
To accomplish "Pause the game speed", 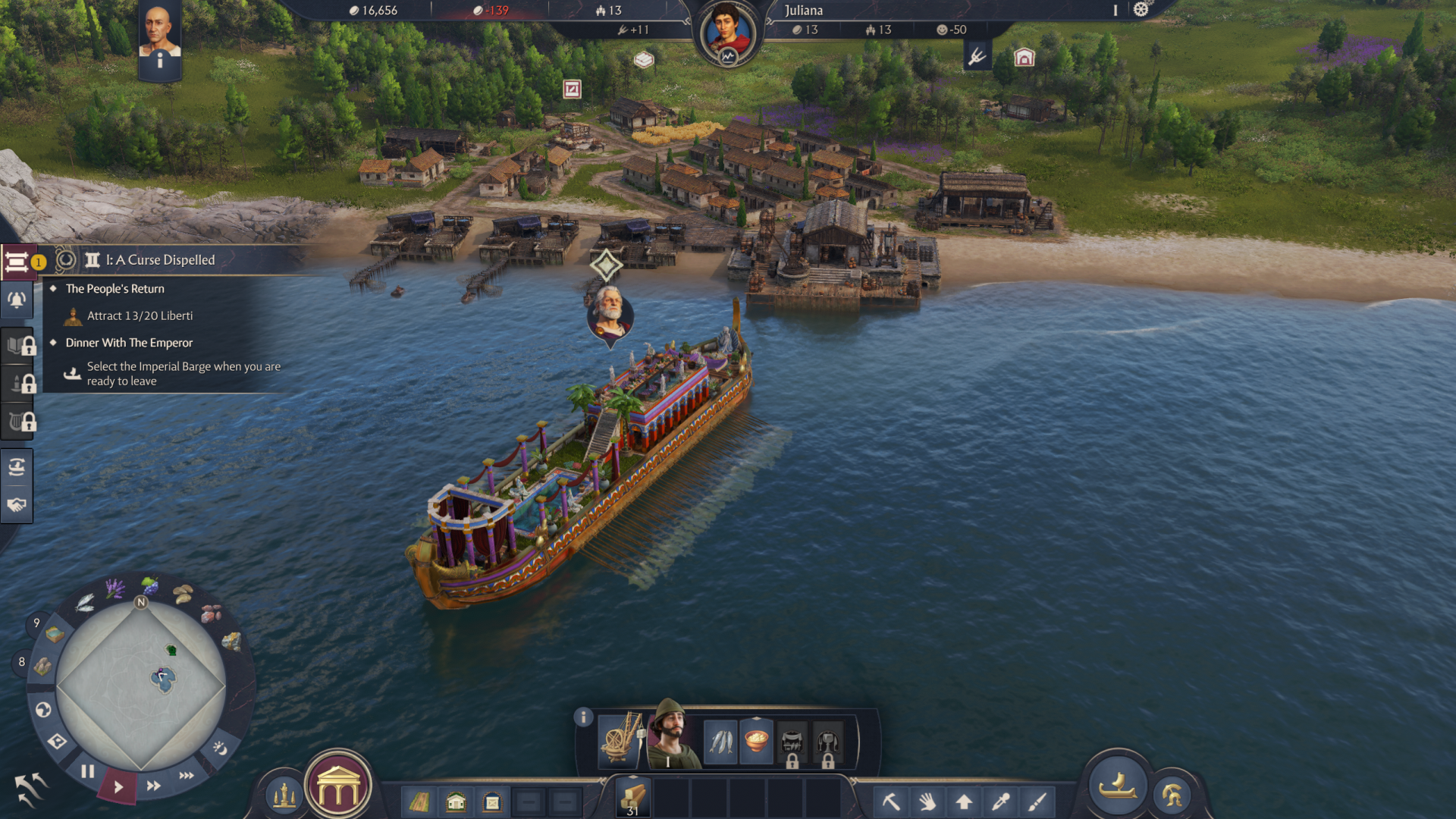I will pos(88,772).
